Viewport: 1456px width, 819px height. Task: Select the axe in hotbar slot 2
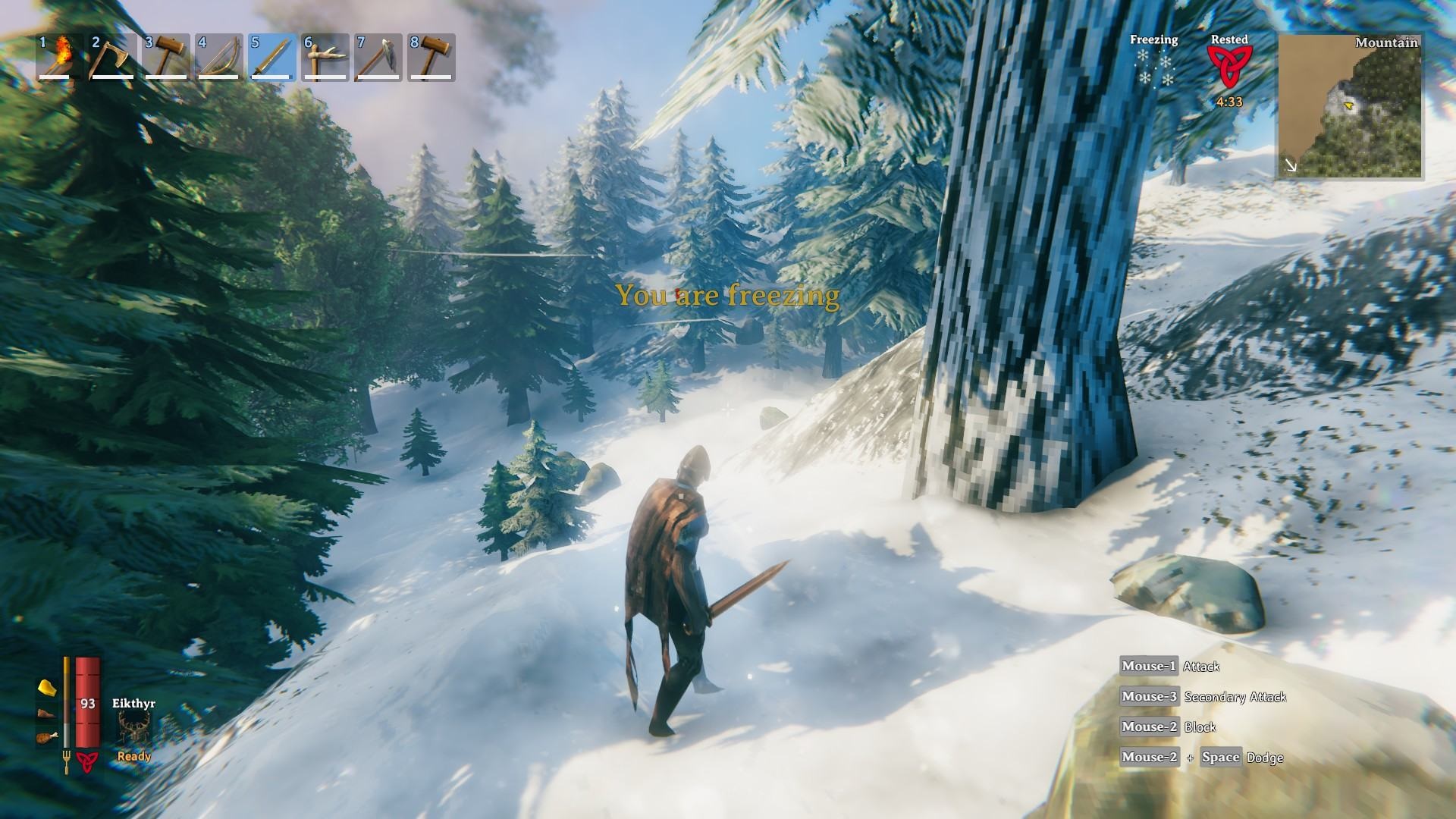pyautogui.click(x=111, y=61)
